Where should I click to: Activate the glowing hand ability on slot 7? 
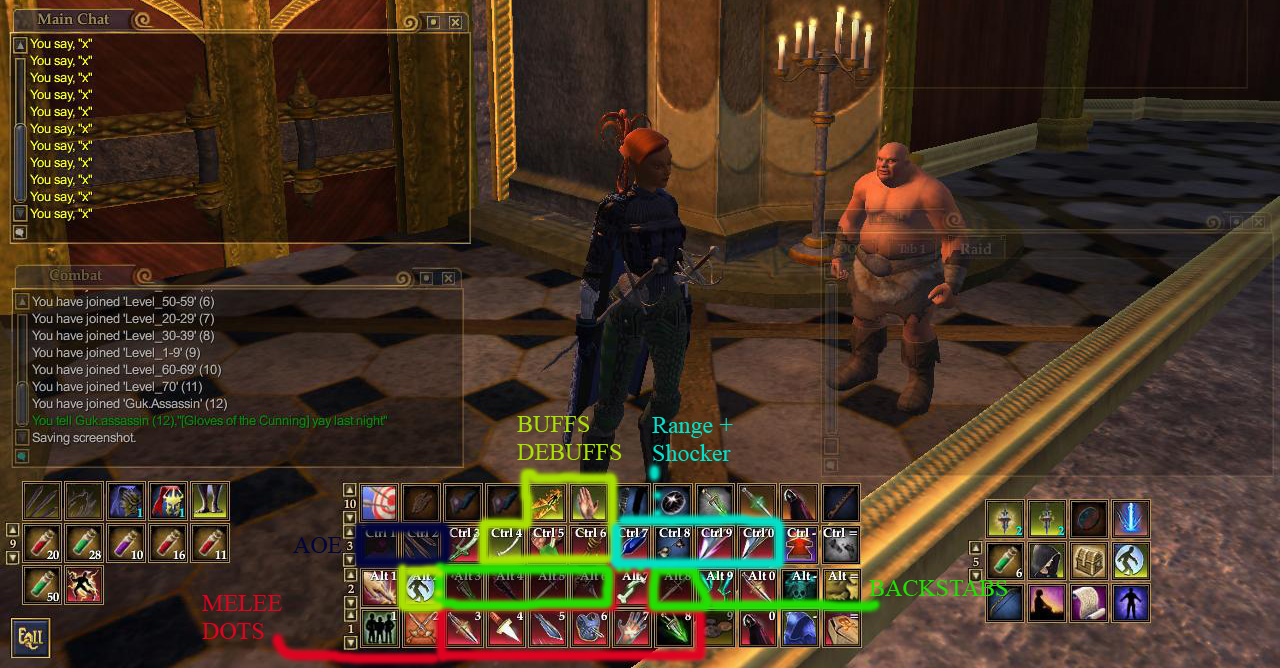pyautogui.click(x=632, y=629)
